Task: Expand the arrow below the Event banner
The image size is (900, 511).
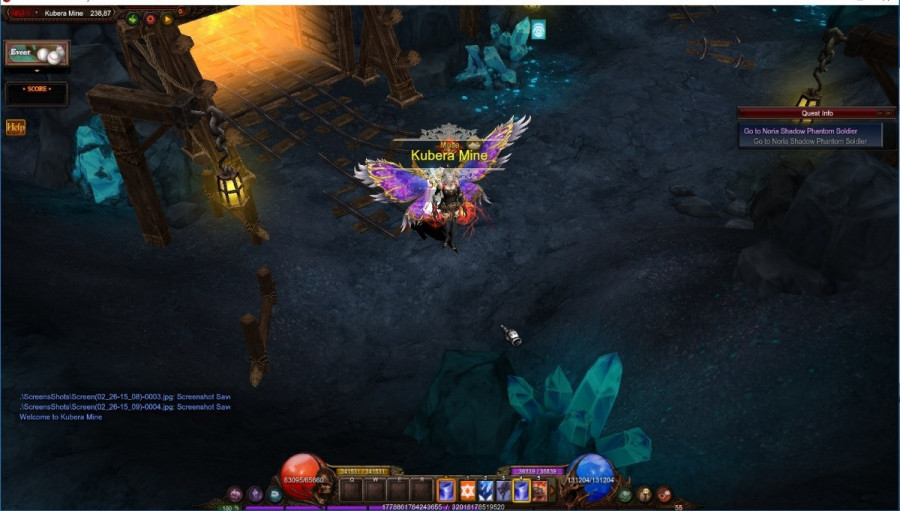Action: pos(37,71)
